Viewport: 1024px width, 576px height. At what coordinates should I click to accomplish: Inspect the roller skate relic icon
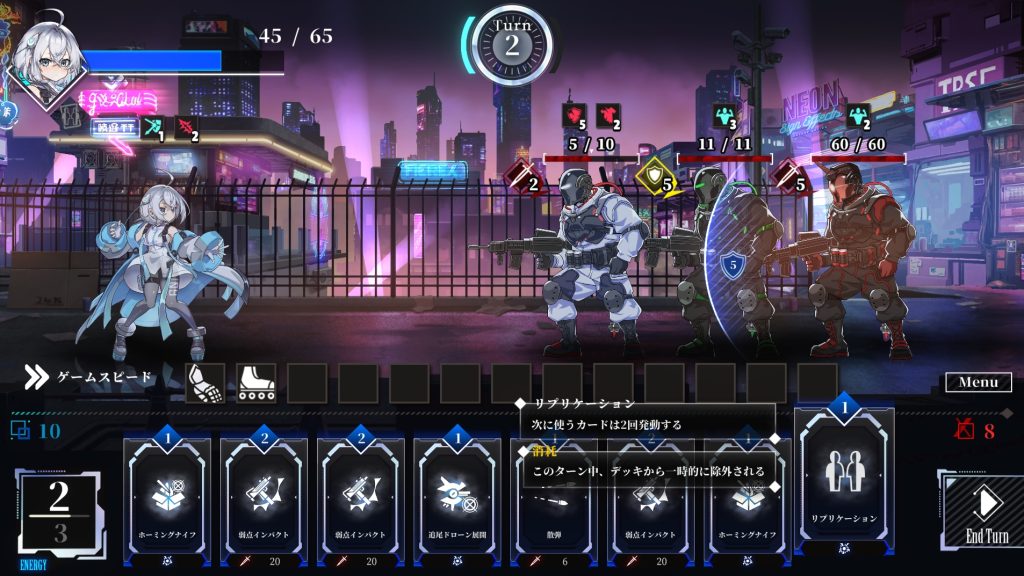pyautogui.click(x=256, y=382)
